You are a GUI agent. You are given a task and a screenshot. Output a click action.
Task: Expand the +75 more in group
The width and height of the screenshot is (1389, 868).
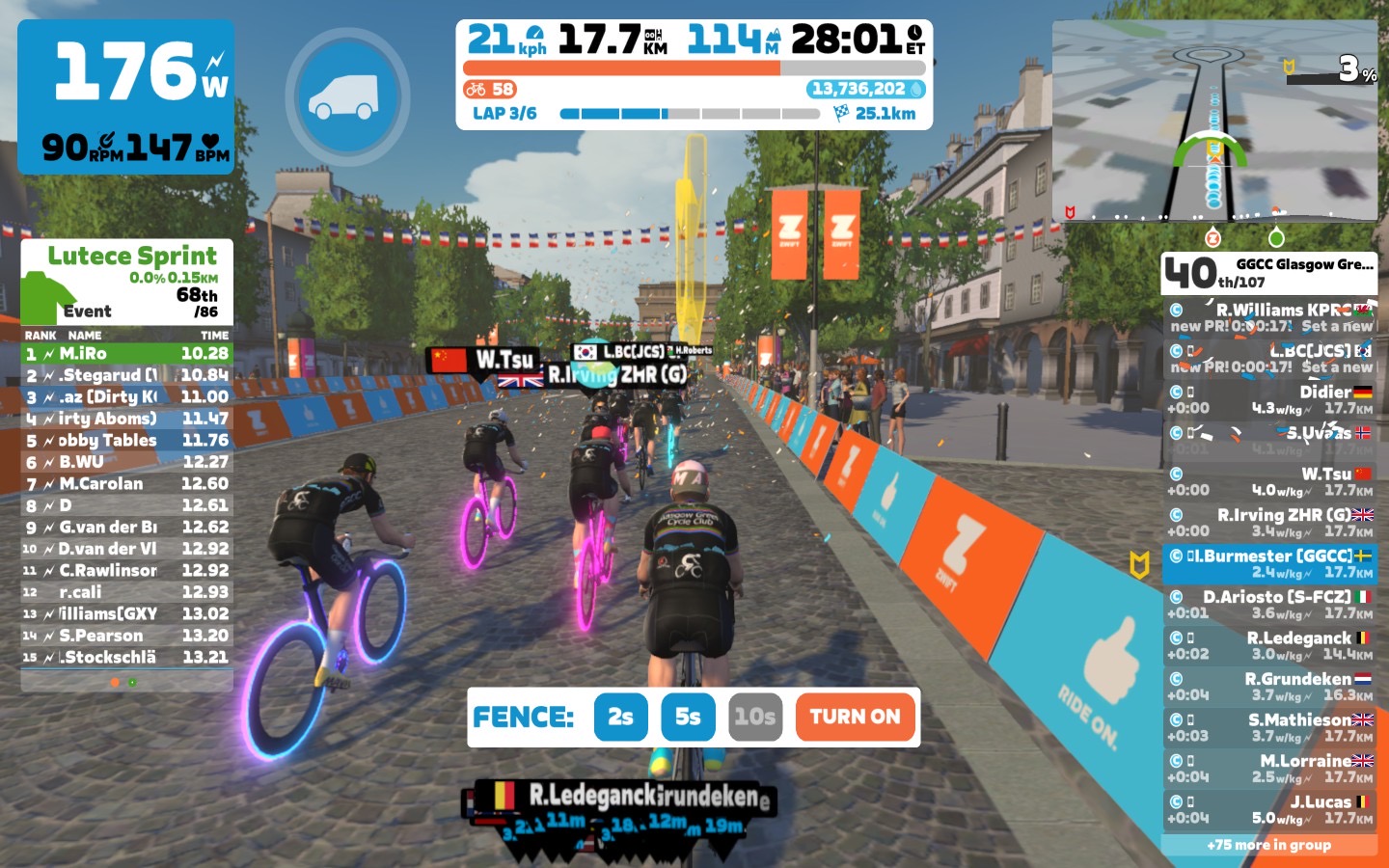click(x=1269, y=845)
